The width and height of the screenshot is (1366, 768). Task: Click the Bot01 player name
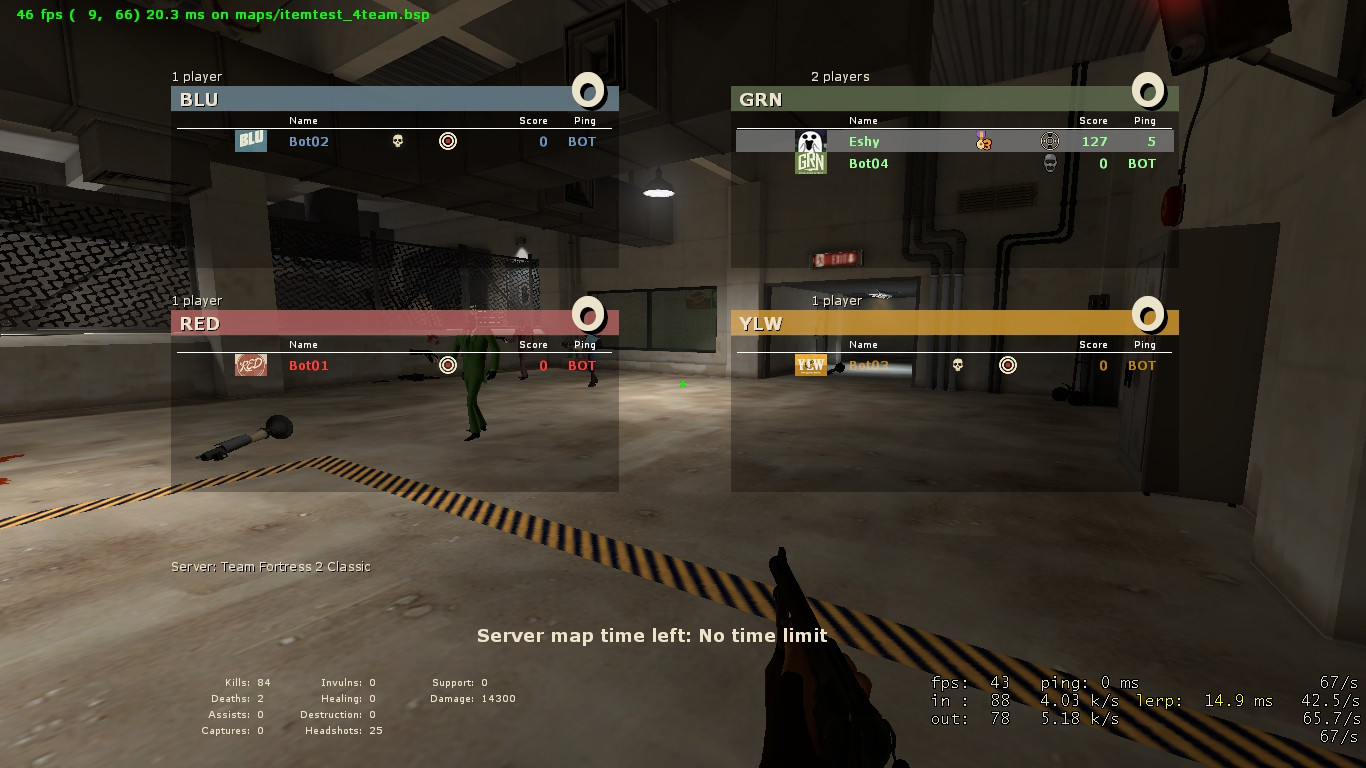[x=309, y=365]
